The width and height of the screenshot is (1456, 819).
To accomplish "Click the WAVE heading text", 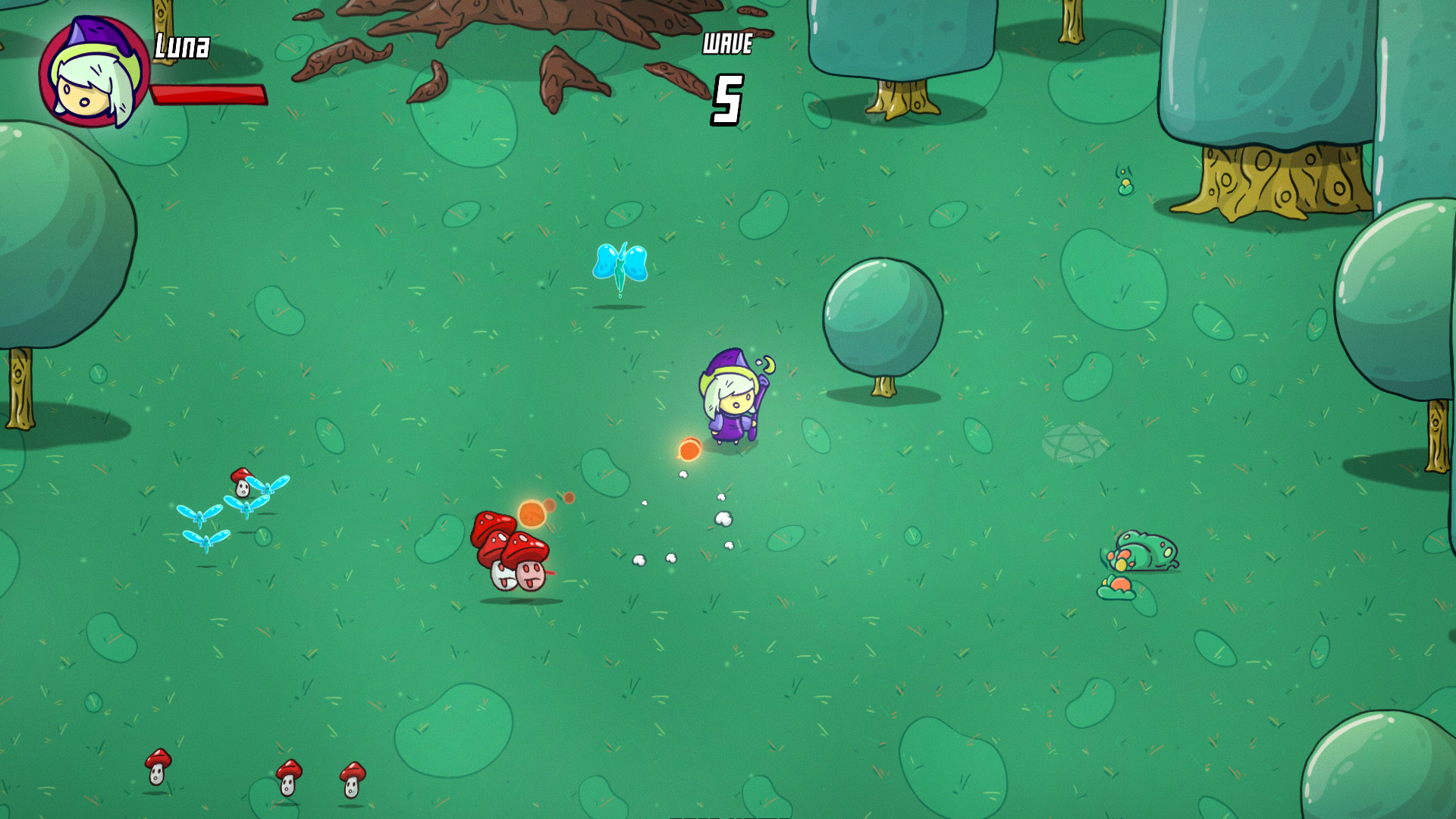I will click(726, 43).
